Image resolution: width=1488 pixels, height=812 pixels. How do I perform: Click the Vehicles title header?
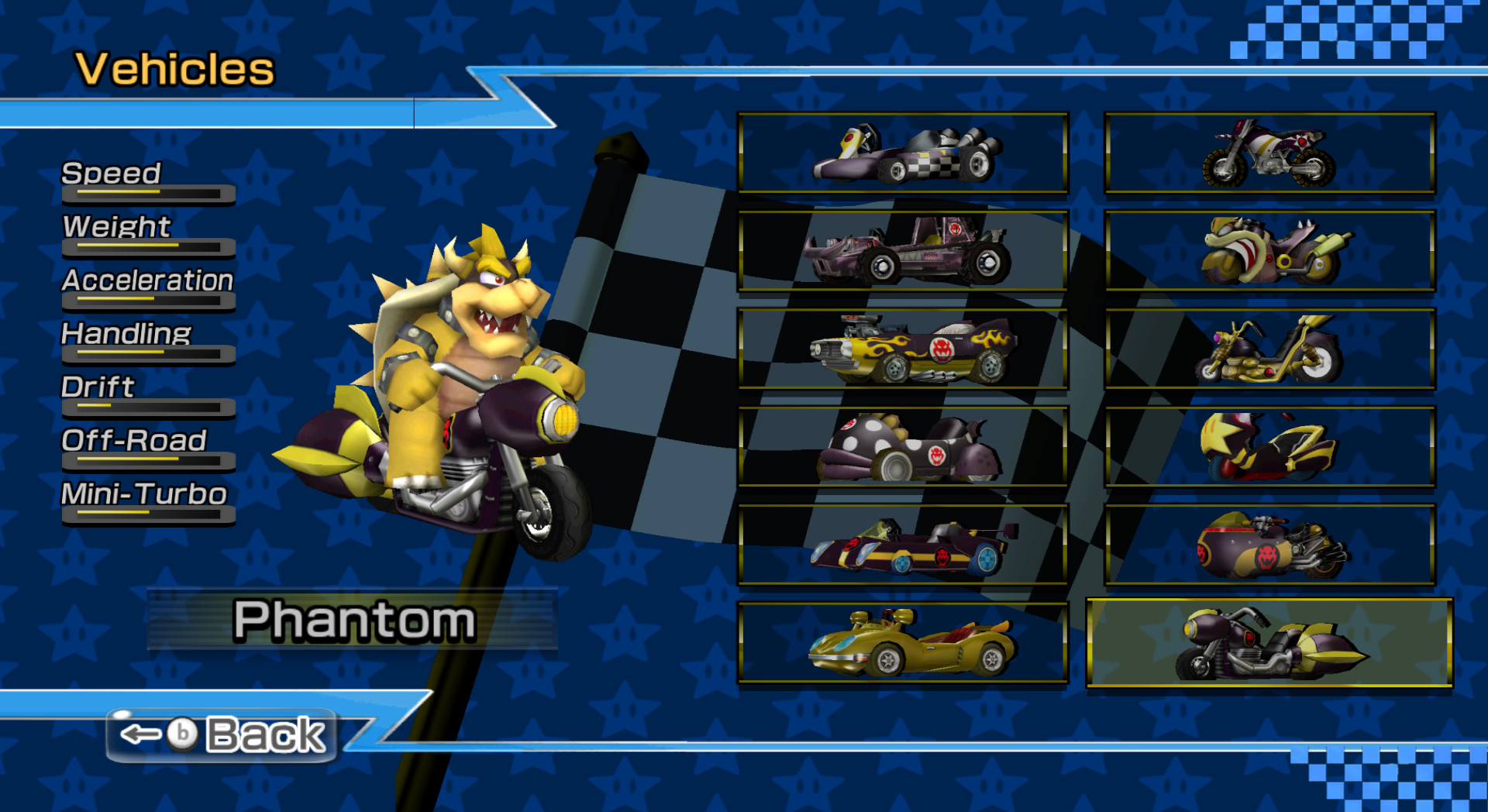pyautogui.click(x=172, y=68)
